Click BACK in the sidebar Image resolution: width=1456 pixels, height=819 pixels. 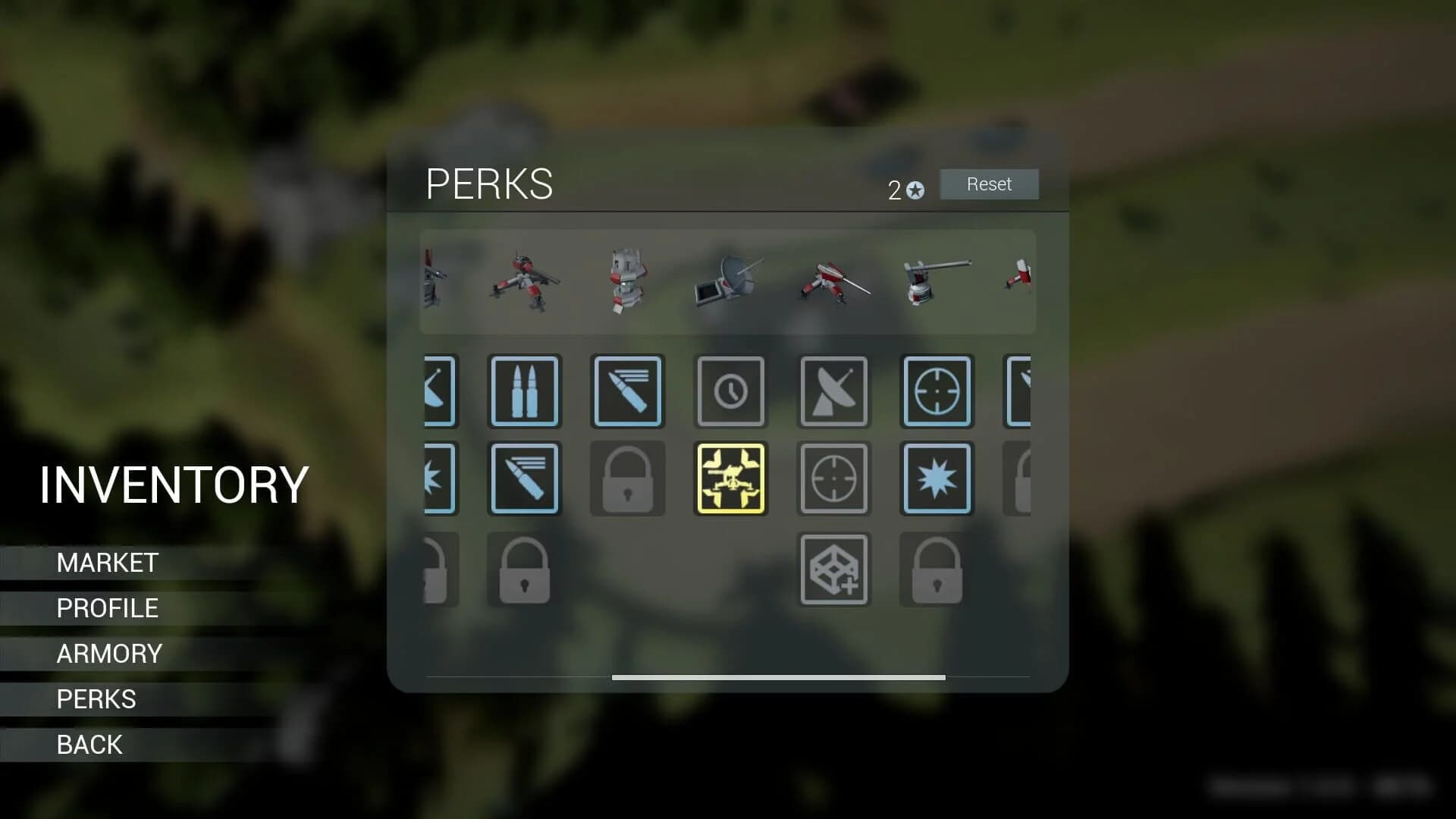click(x=89, y=744)
